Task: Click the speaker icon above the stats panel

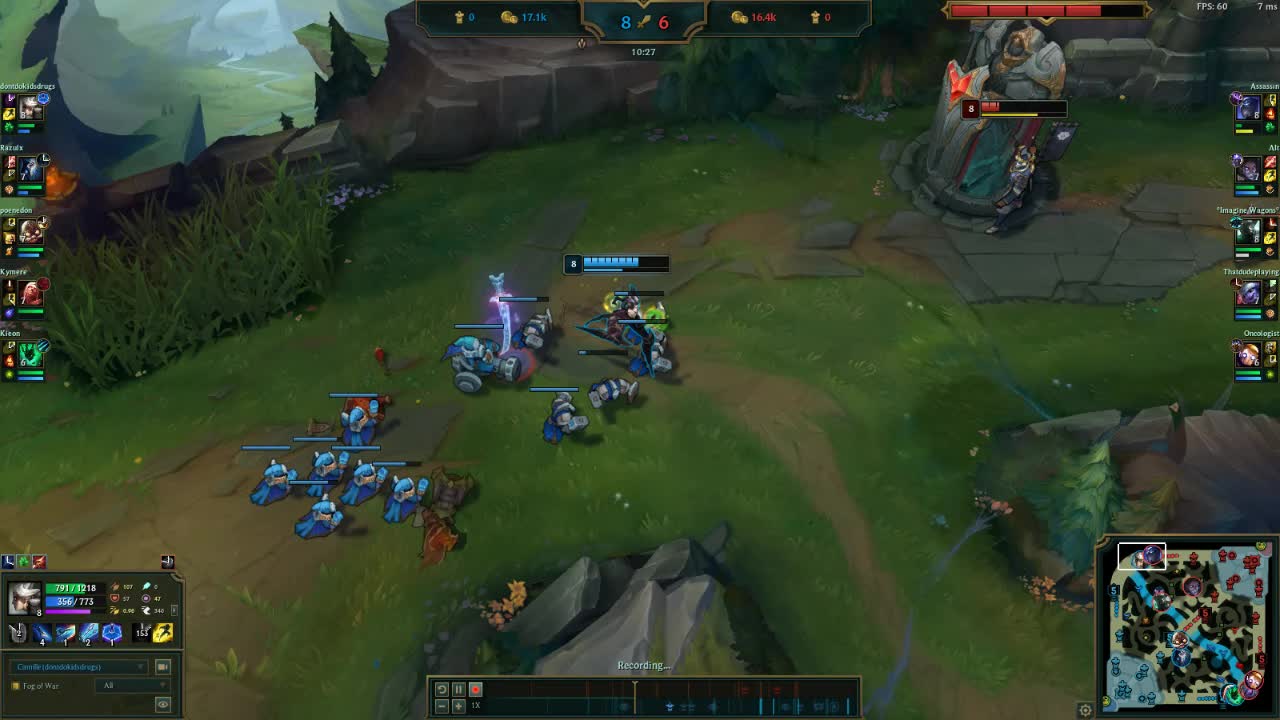Action: coord(167,562)
